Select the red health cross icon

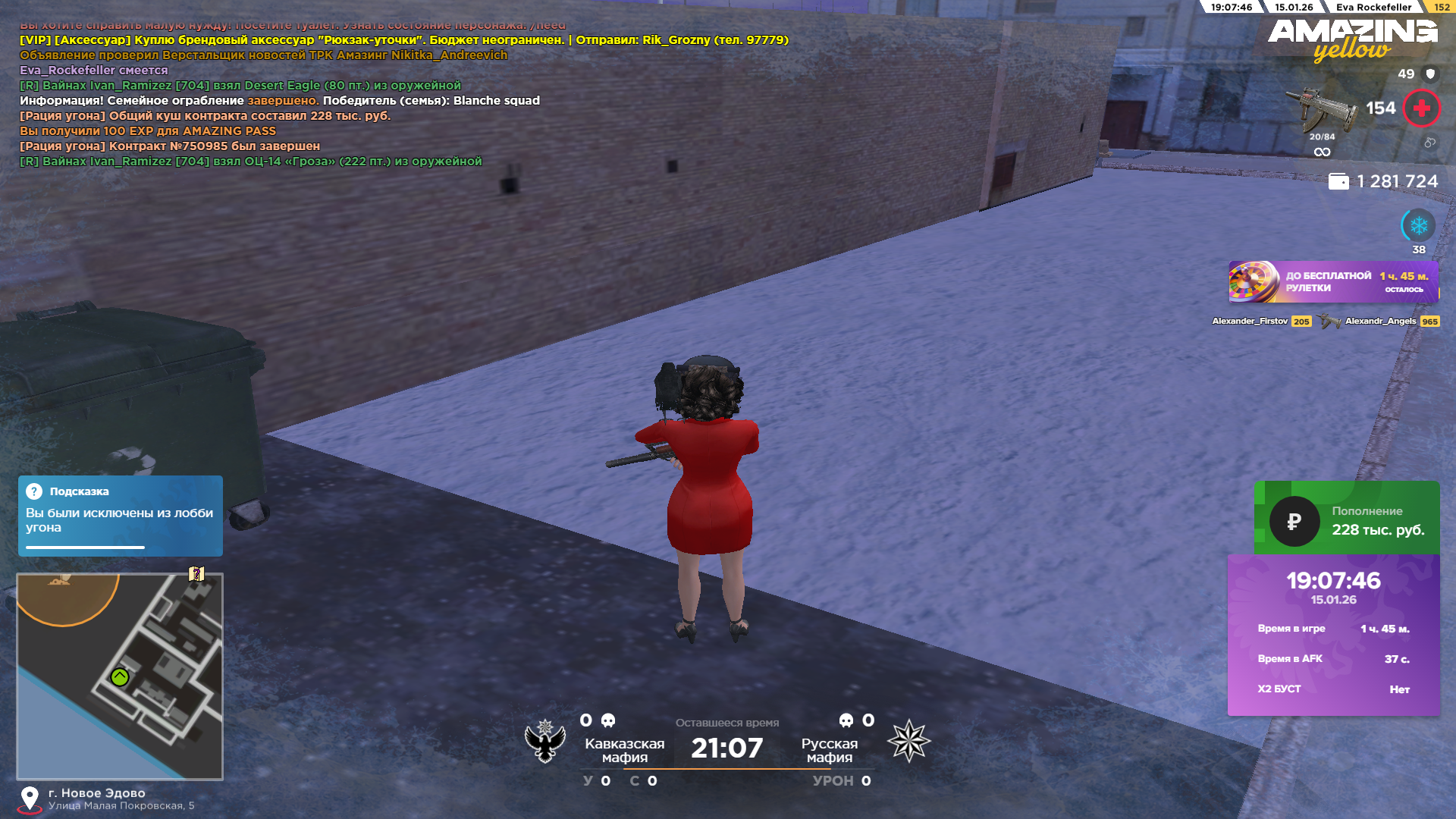click(x=1421, y=108)
